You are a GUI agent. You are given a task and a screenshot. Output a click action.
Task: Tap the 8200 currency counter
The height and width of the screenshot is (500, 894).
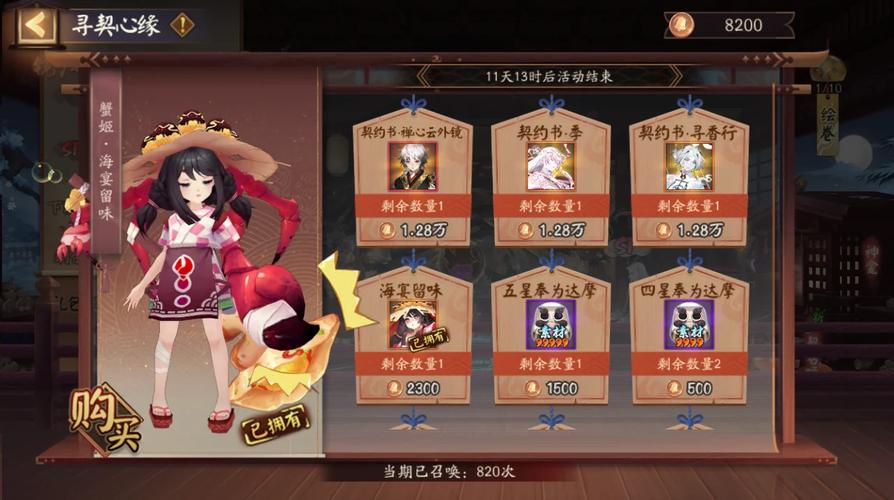pyautogui.click(x=728, y=25)
